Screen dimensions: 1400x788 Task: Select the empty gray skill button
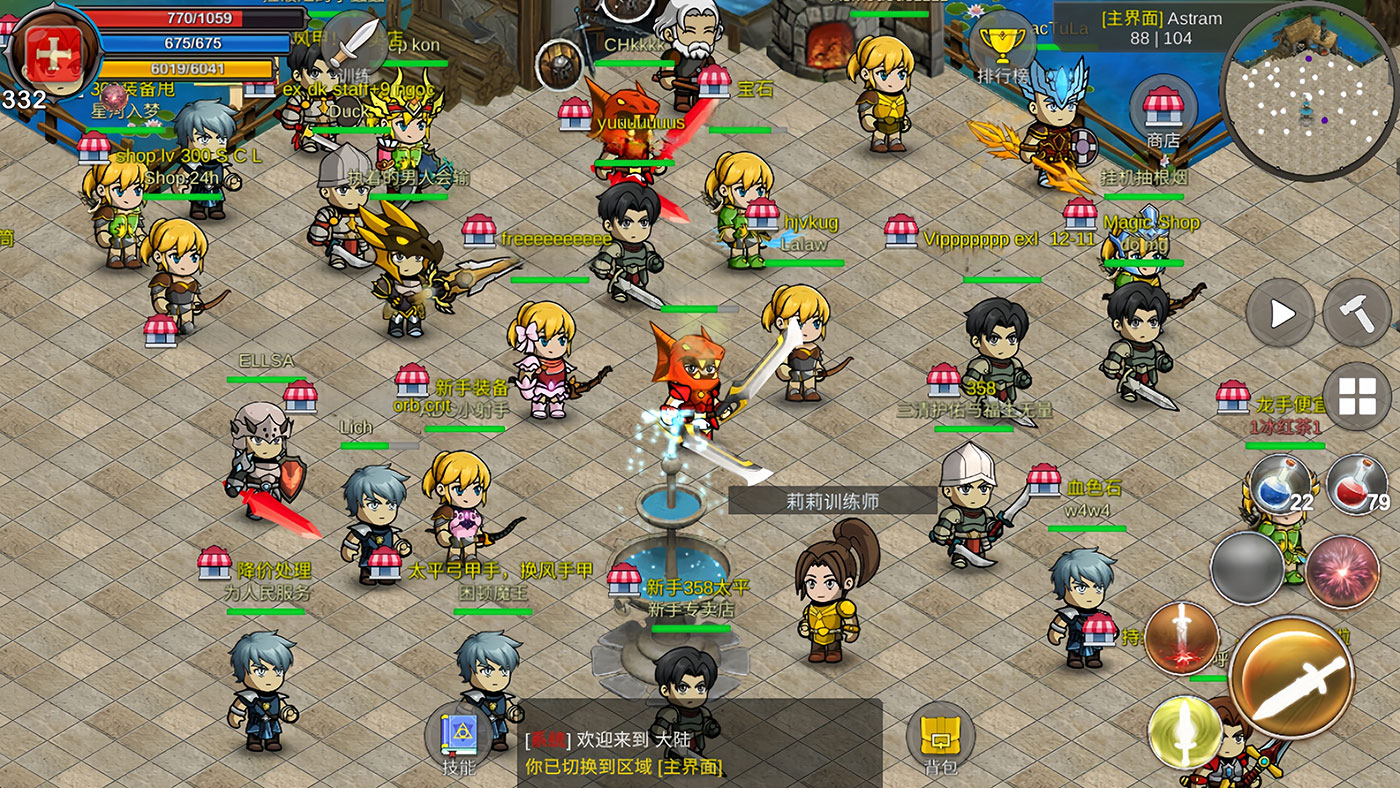click(x=1247, y=568)
